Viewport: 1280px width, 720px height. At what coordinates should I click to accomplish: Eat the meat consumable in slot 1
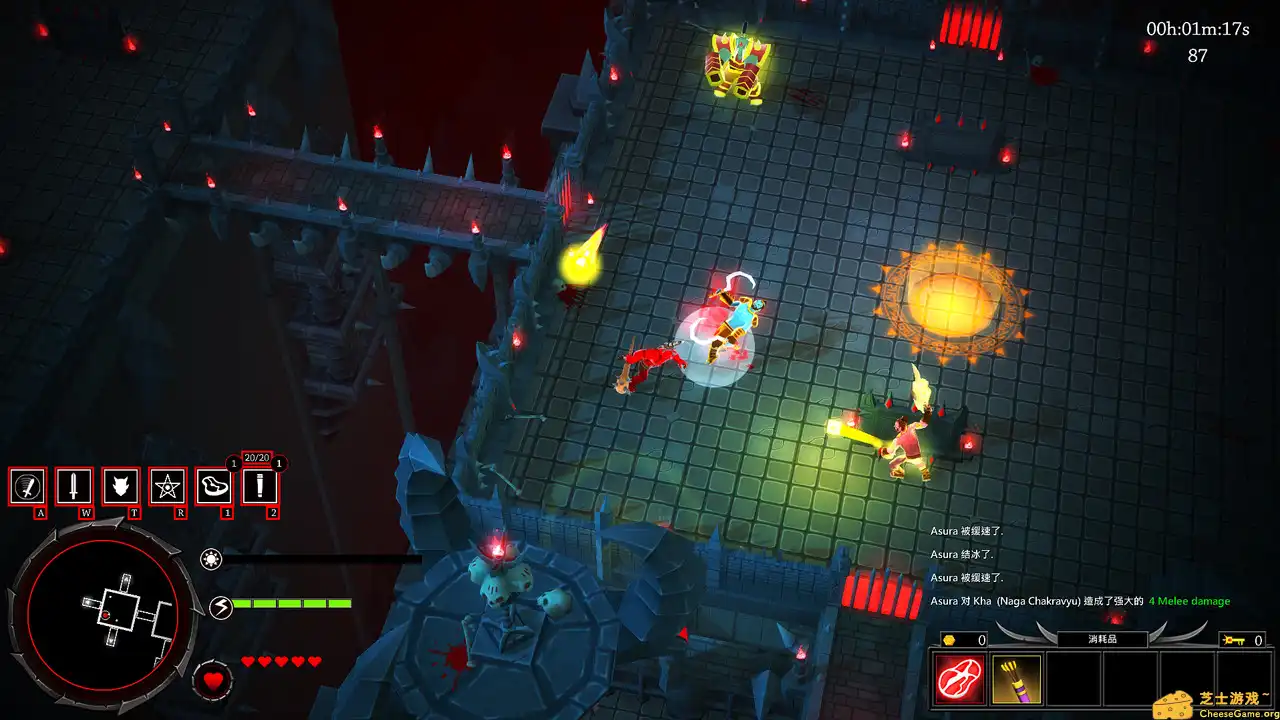214,487
